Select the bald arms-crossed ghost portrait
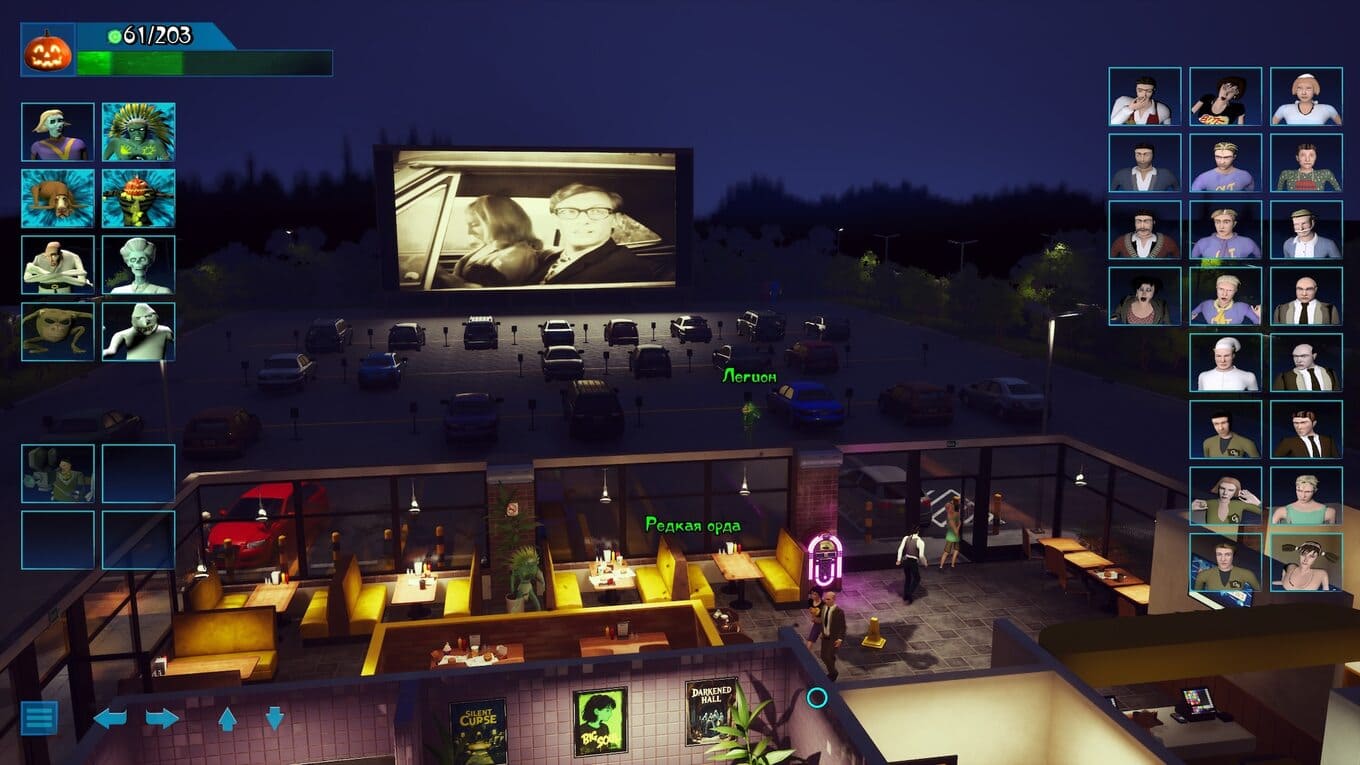The width and height of the screenshot is (1360, 765). [x=58, y=265]
